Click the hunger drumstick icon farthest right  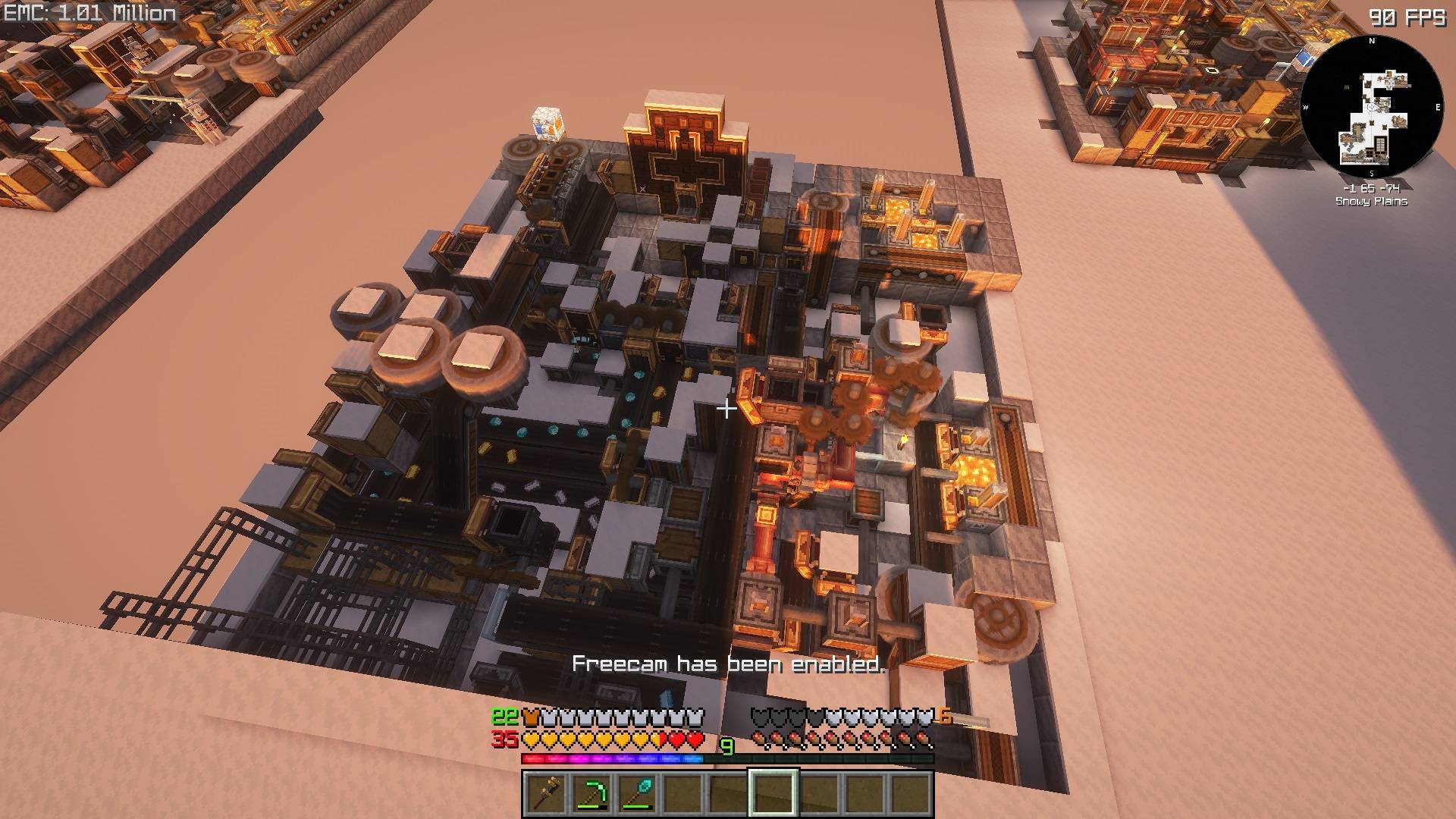(x=920, y=738)
